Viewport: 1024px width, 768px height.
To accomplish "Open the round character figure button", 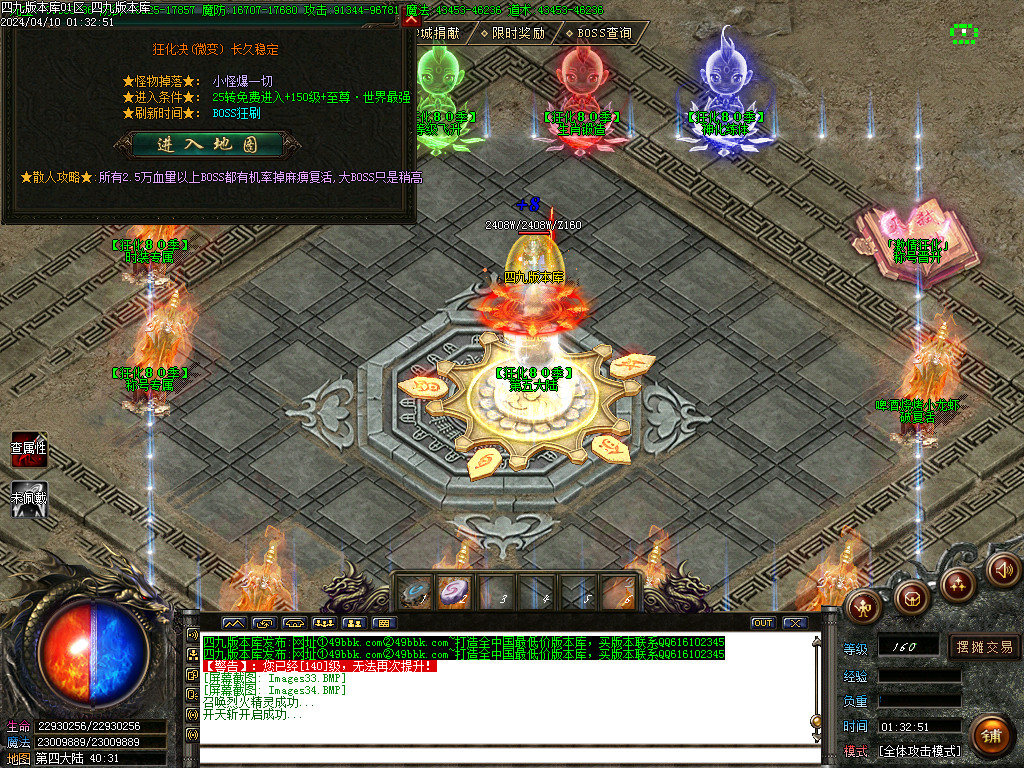I will click(x=862, y=604).
